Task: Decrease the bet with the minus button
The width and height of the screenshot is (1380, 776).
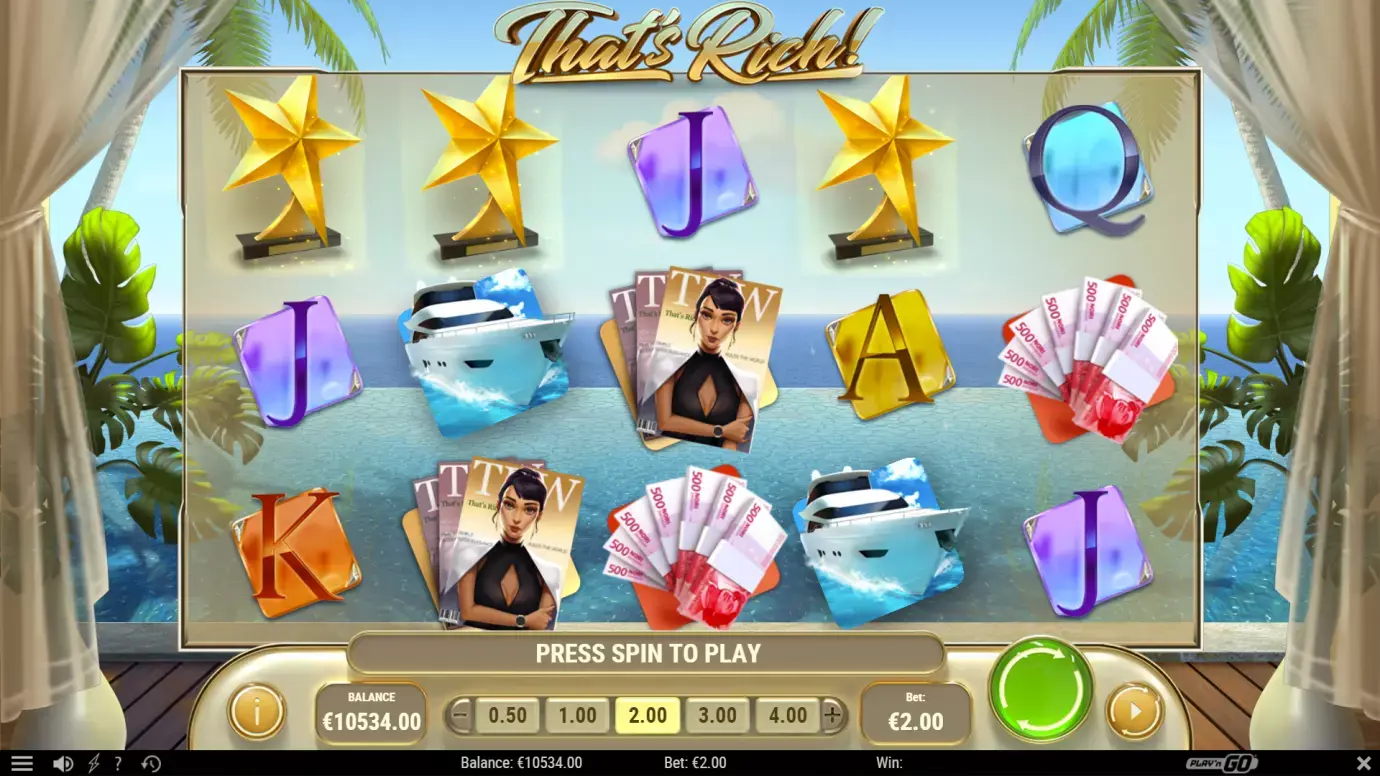Action: [x=460, y=715]
